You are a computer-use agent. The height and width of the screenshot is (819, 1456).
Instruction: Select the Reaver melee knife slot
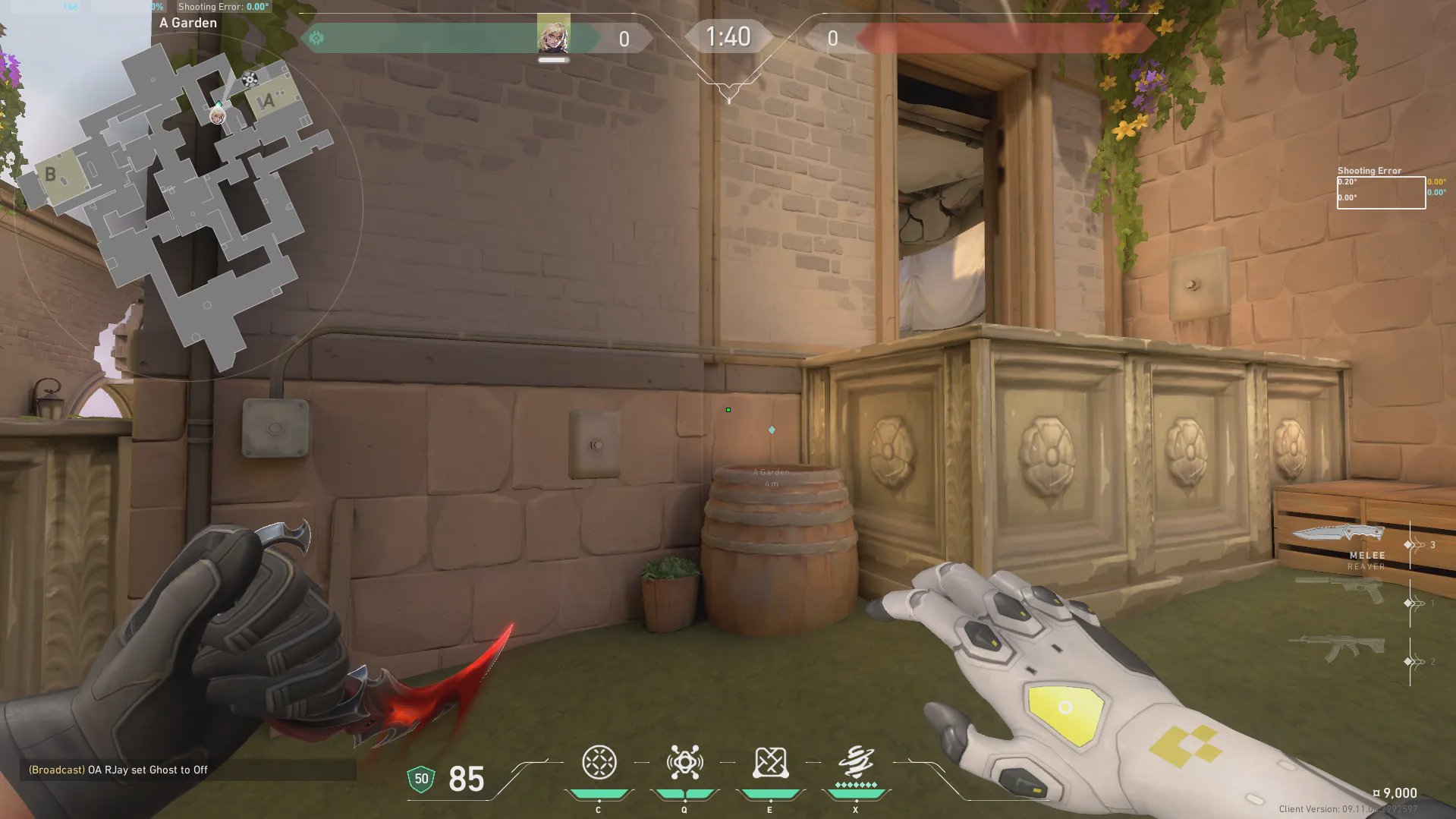point(1339,534)
